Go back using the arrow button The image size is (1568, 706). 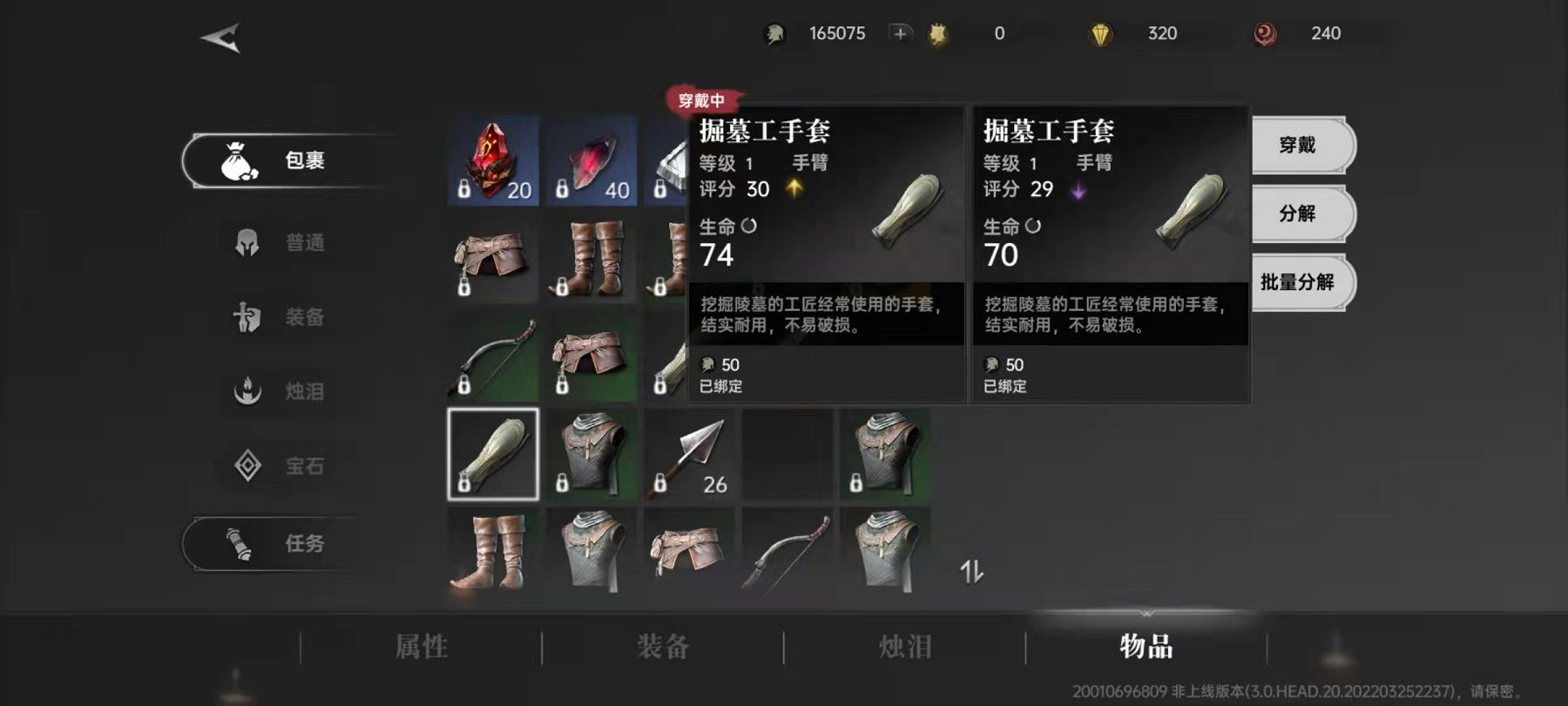pyautogui.click(x=220, y=38)
